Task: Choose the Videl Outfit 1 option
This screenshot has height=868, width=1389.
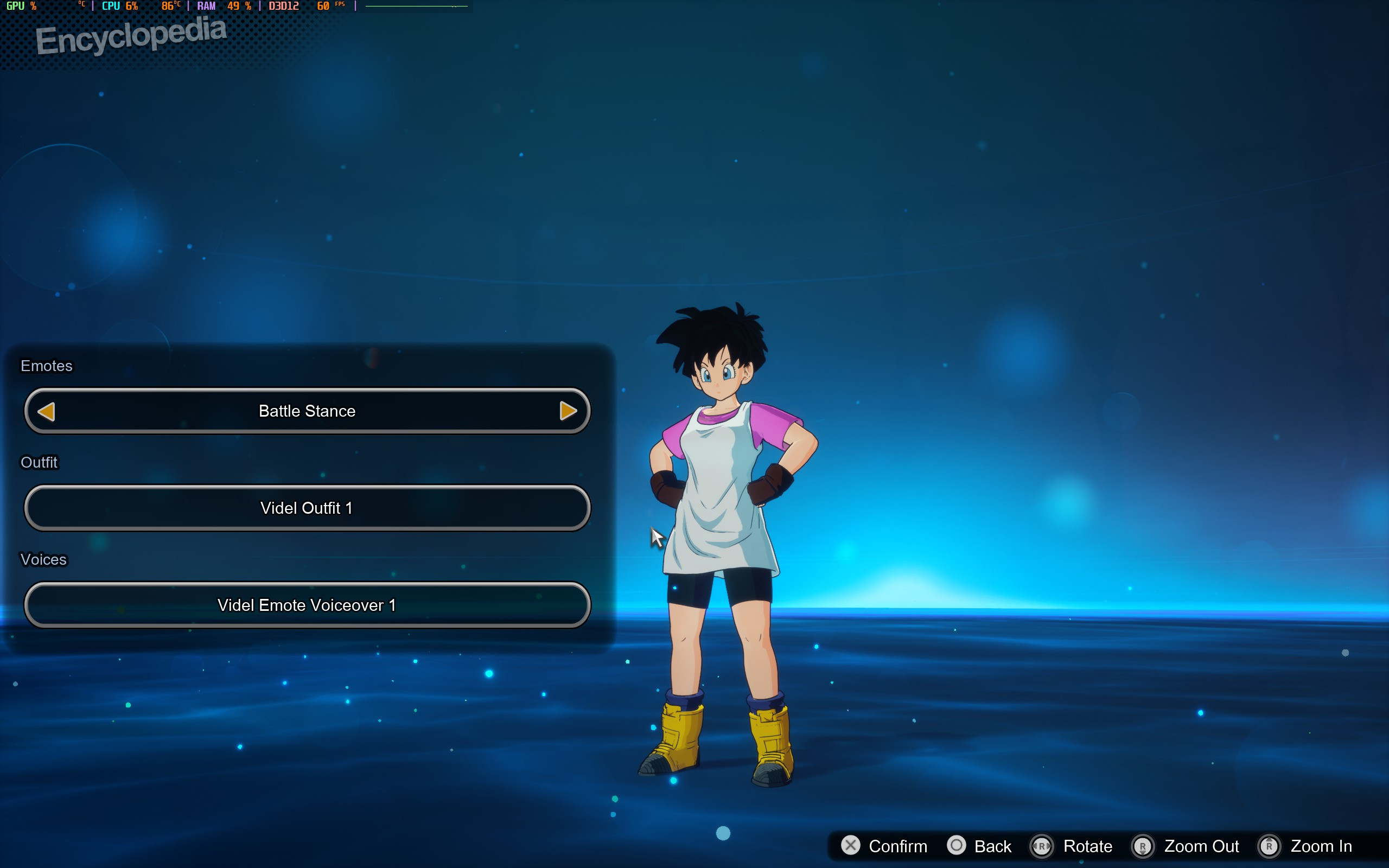Action: pyautogui.click(x=307, y=508)
